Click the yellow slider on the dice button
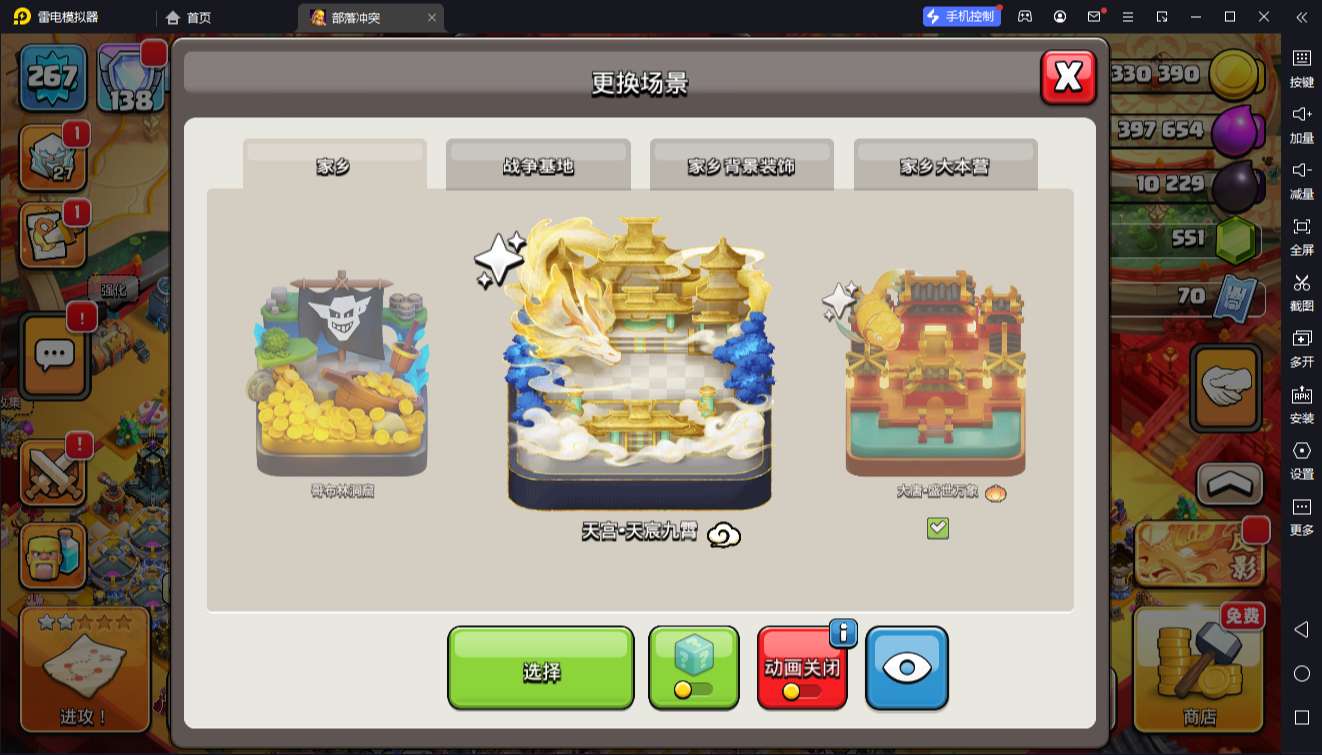This screenshot has height=755, width=1322. tap(685, 690)
